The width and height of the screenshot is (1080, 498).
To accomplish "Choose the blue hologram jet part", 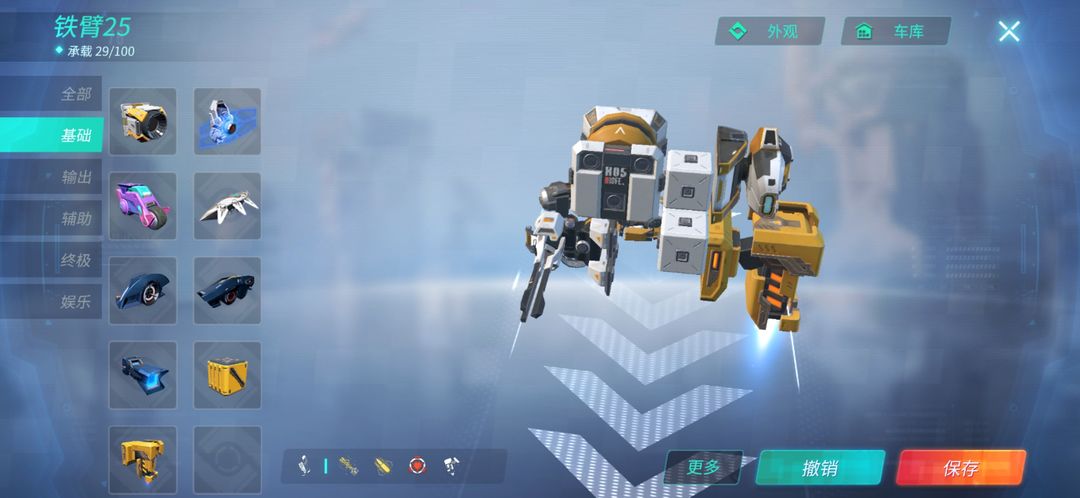I will point(227,122).
